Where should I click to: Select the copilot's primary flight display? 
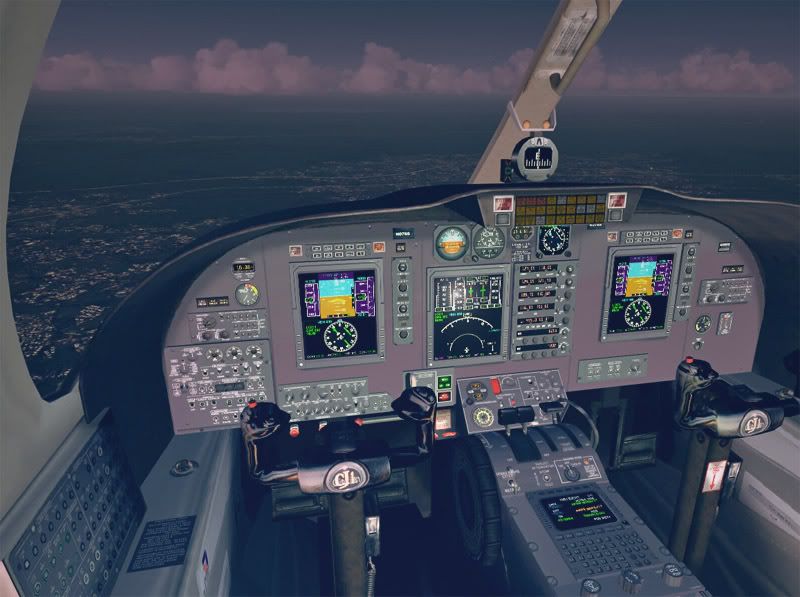(x=641, y=294)
